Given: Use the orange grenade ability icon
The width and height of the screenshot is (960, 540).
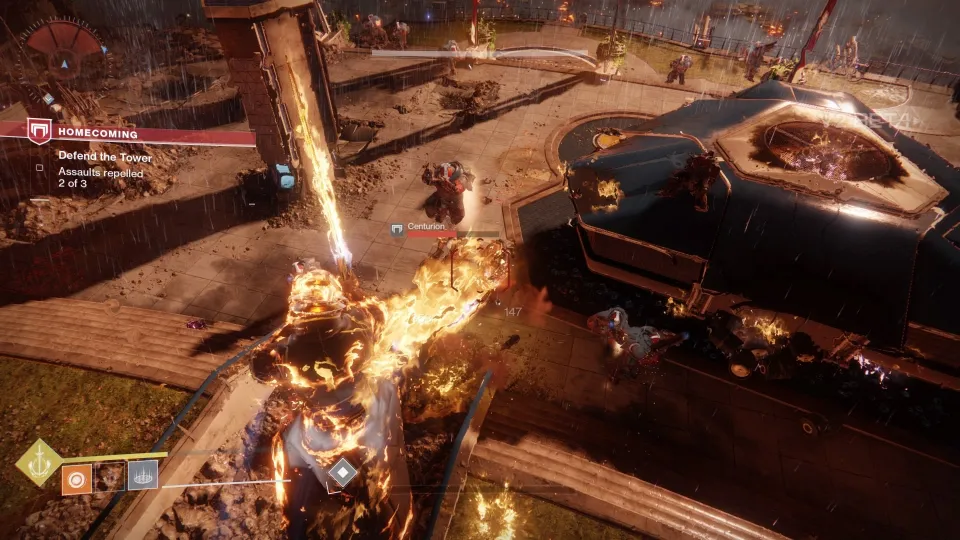Looking at the screenshot, I should click(x=77, y=476).
